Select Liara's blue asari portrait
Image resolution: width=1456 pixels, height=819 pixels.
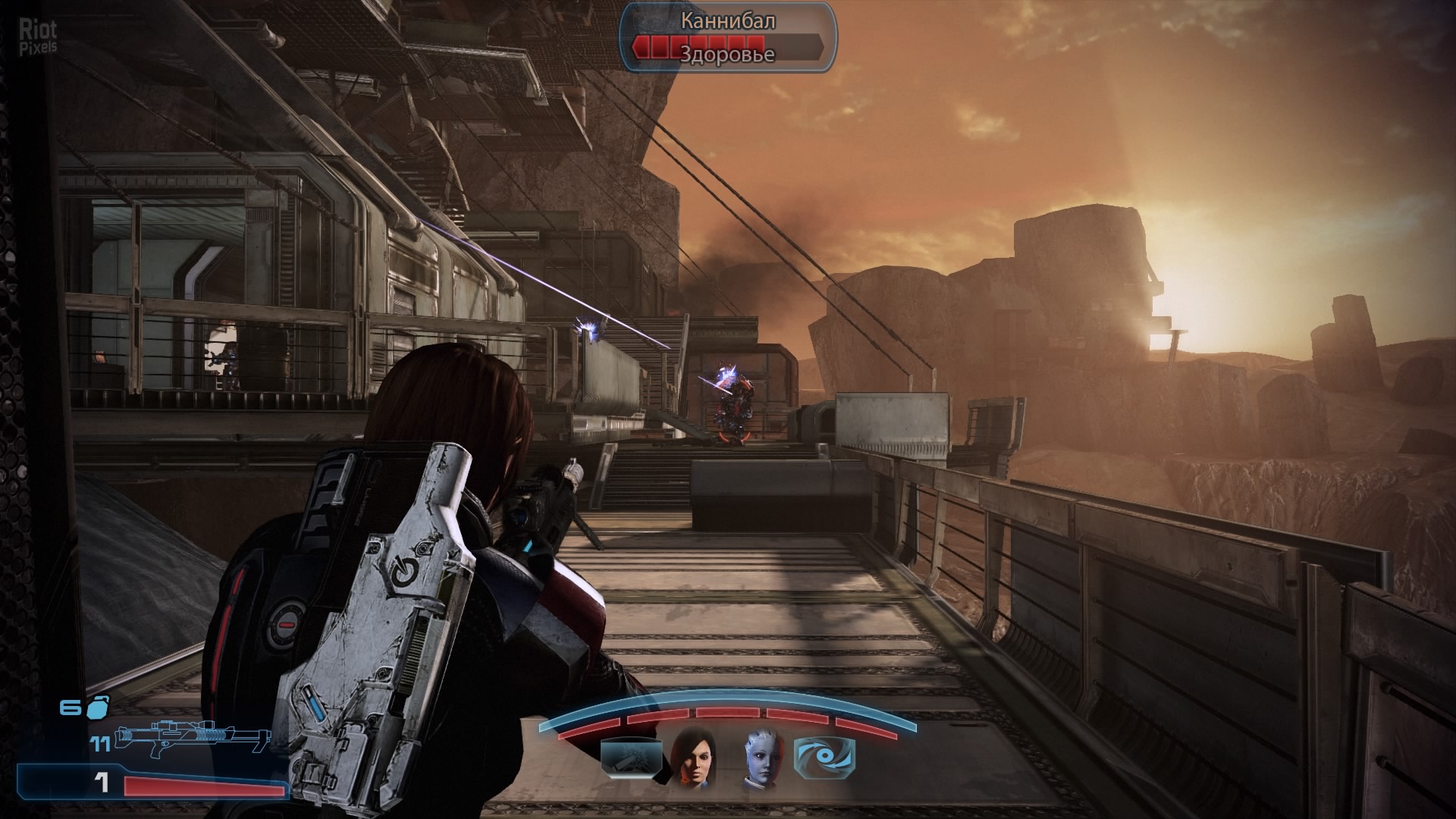pos(761,756)
